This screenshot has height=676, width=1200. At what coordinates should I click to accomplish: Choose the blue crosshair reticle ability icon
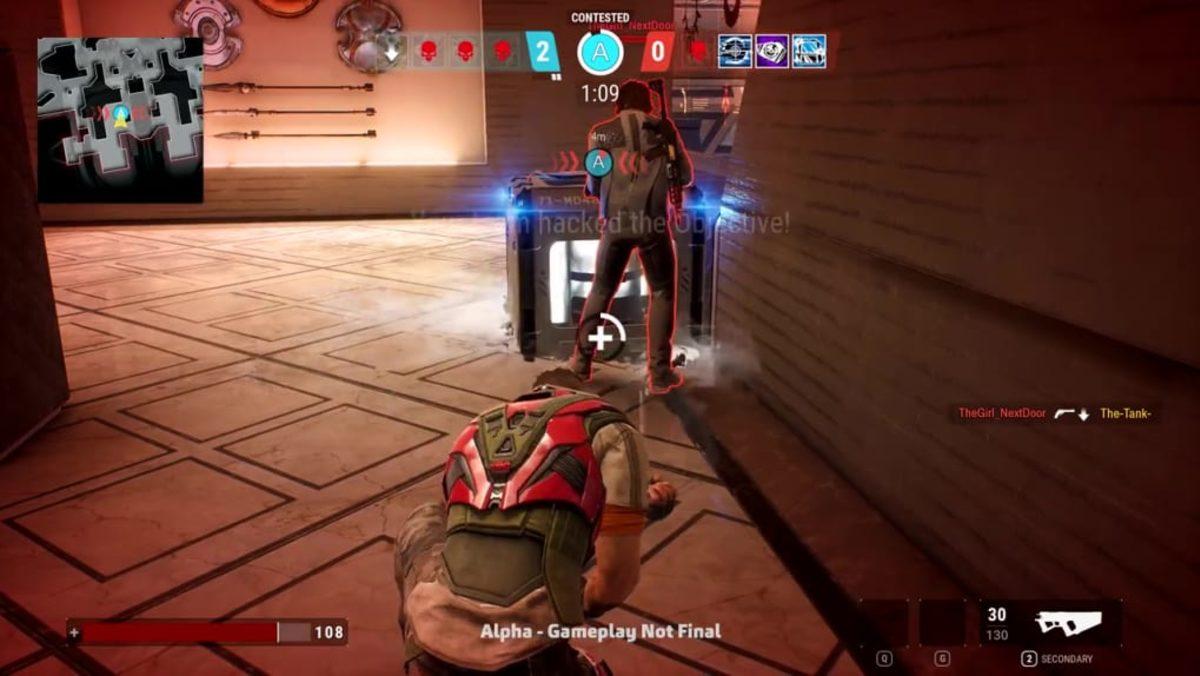734,51
